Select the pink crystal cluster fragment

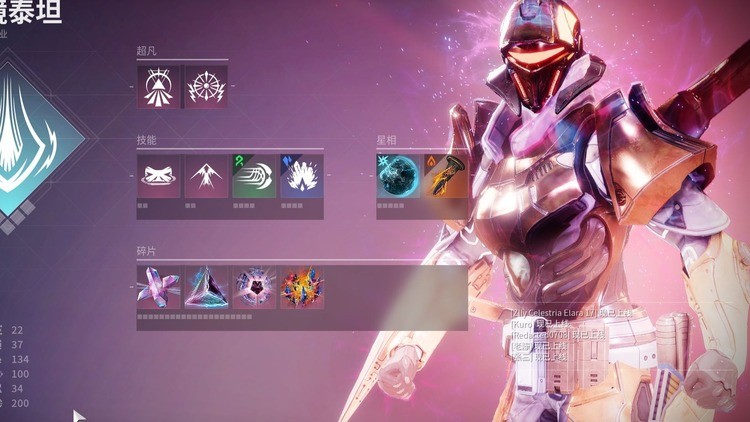pyautogui.click(x=158, y=287)
